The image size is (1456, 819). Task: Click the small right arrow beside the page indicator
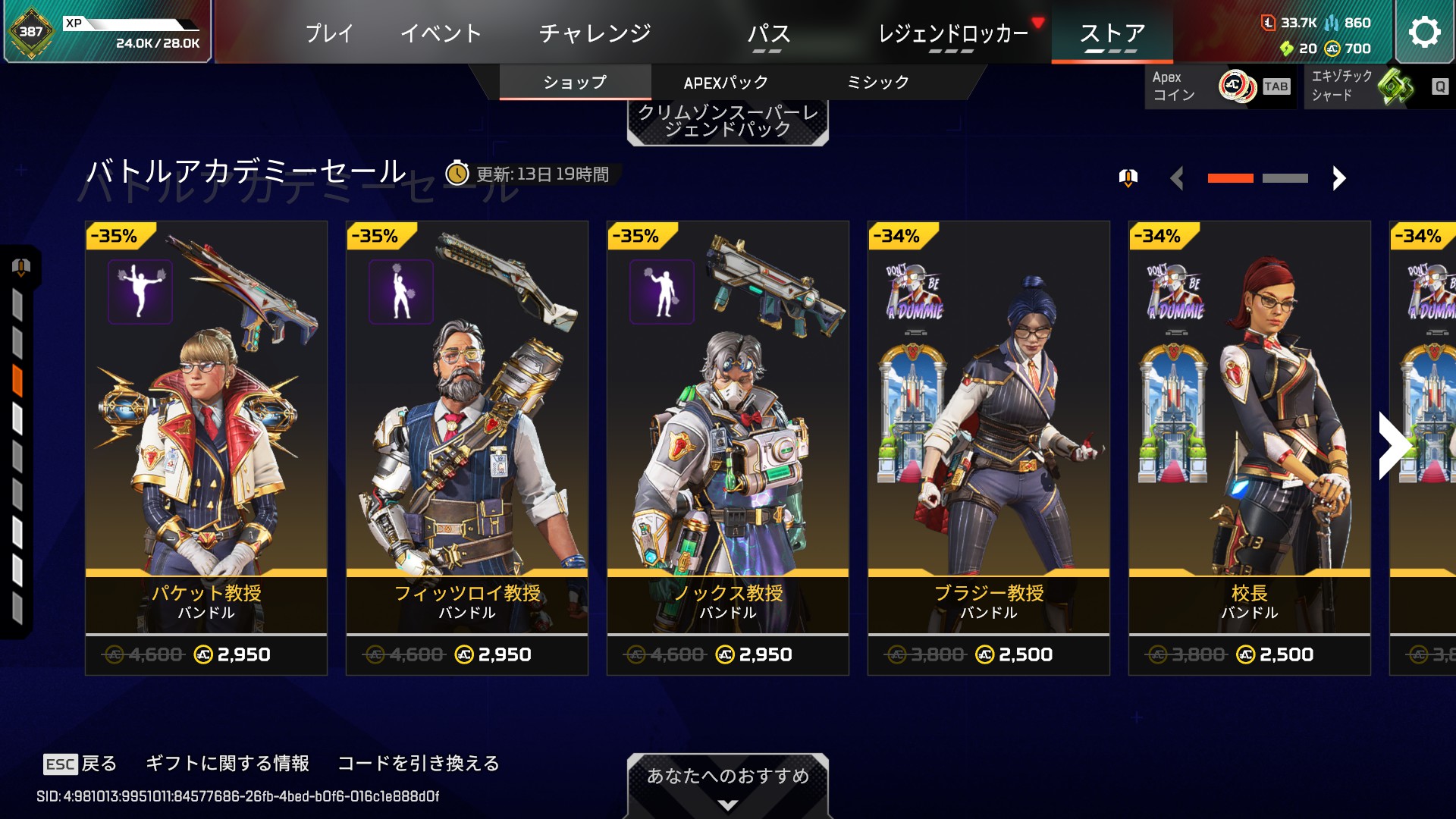pyautogui.click(x=1339, y=178)
